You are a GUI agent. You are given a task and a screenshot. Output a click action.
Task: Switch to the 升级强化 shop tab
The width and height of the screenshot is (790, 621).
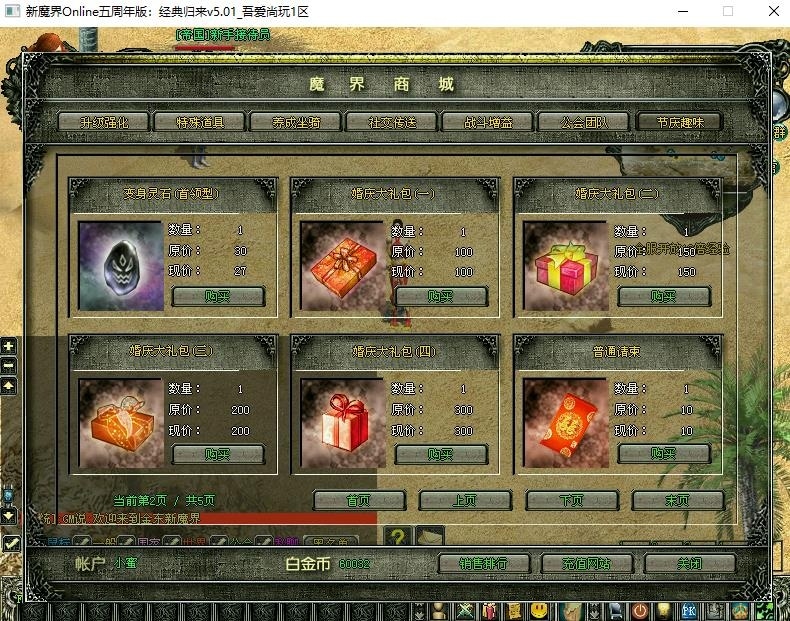click(x=103, y=122)
